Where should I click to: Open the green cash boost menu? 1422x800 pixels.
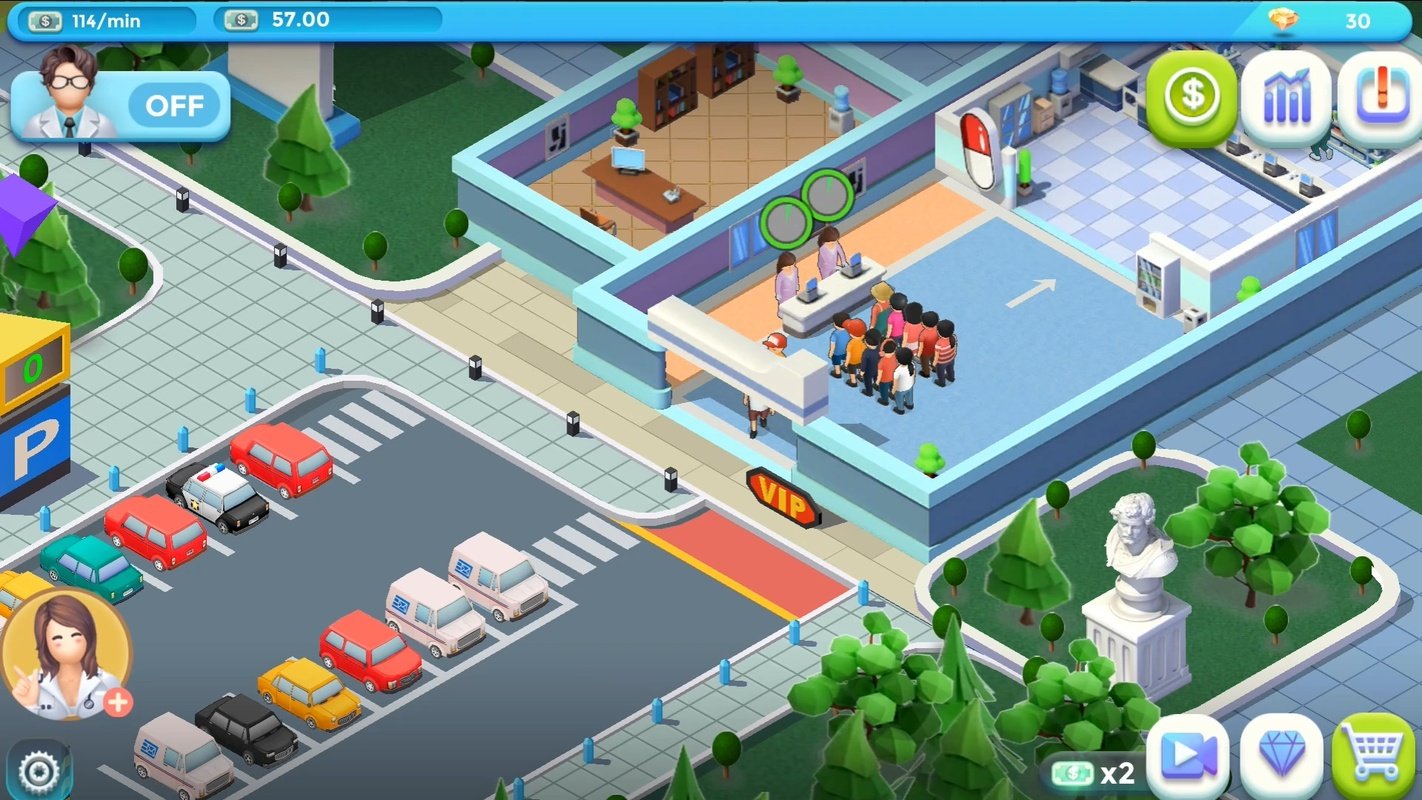pos(1190,97)
